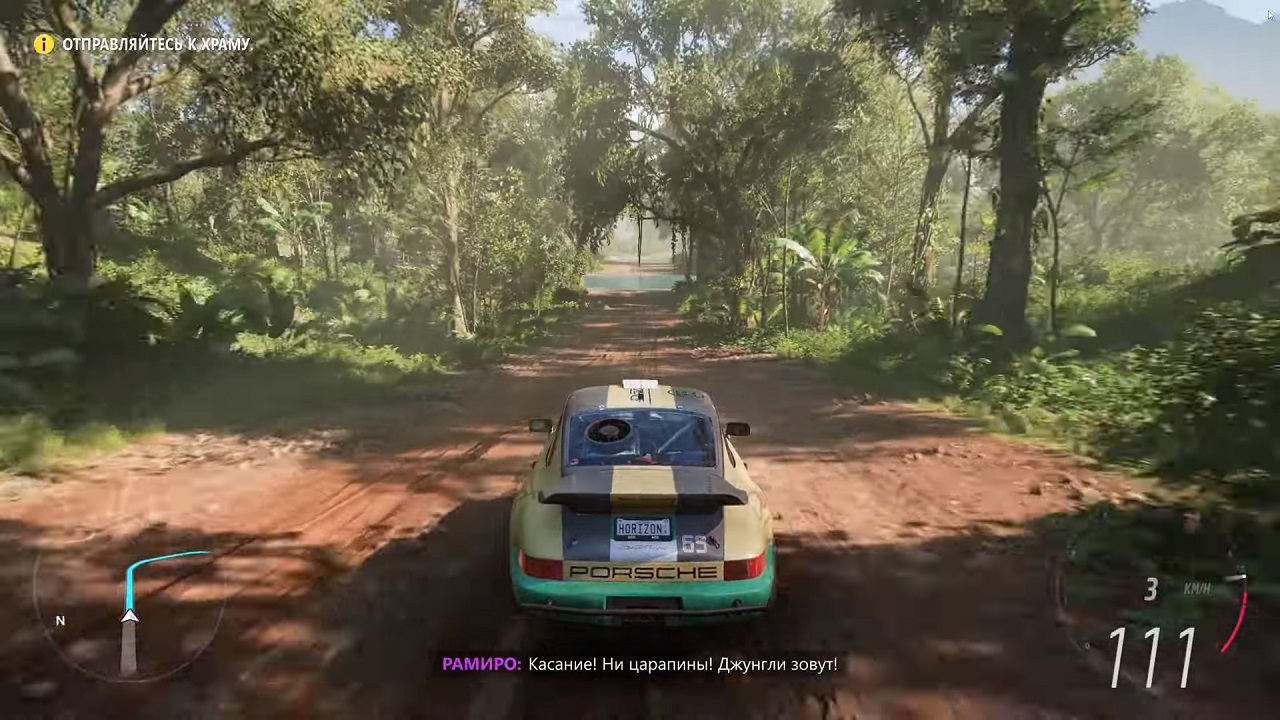Screen dimensions: 1280x720
Task: Select the HORIZON license plate
Action: tap(643, 528)
